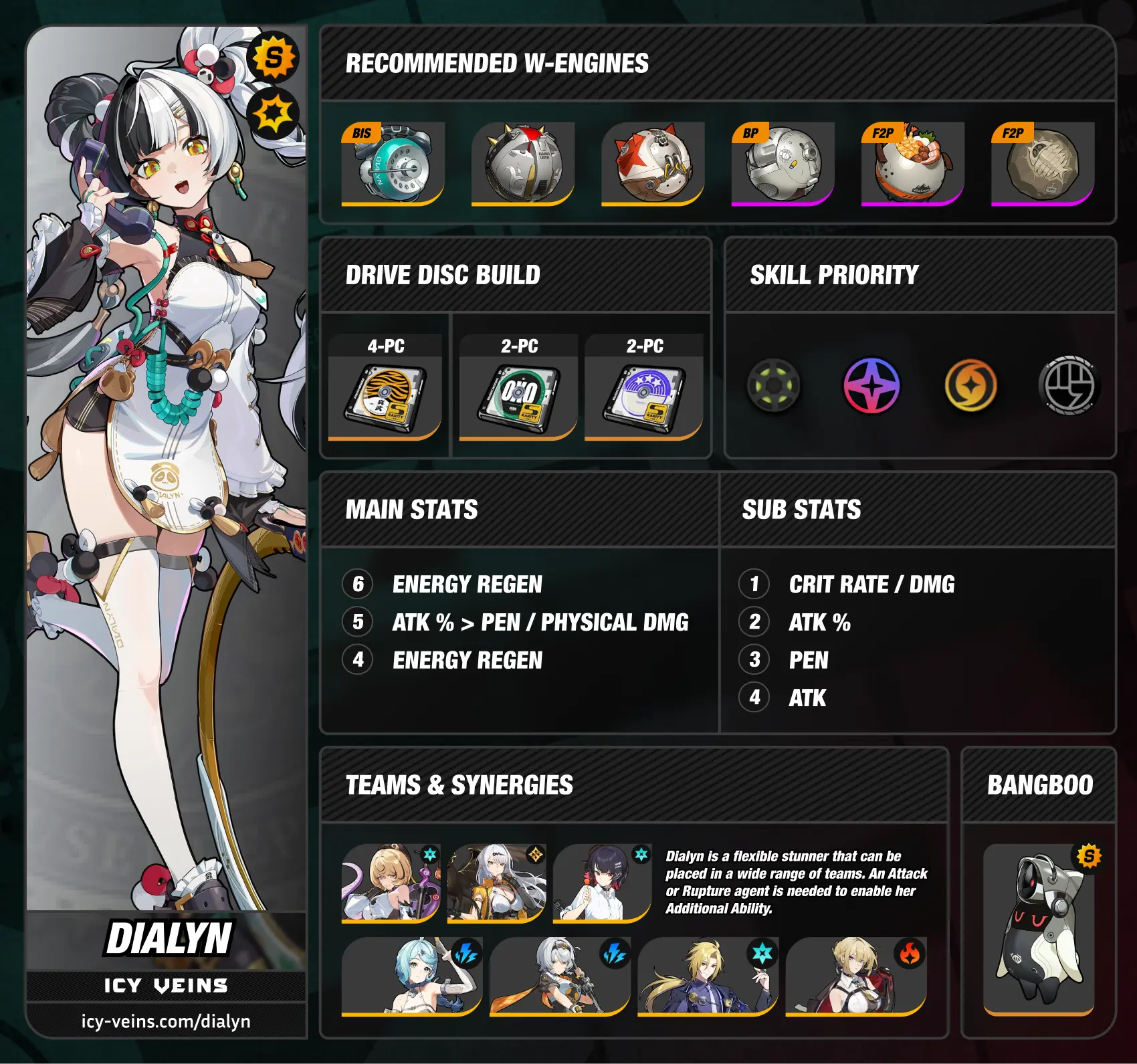Open the icy-veins.com/dialyn link
1137x1064 pixels.
click(x=166, y=1022)
